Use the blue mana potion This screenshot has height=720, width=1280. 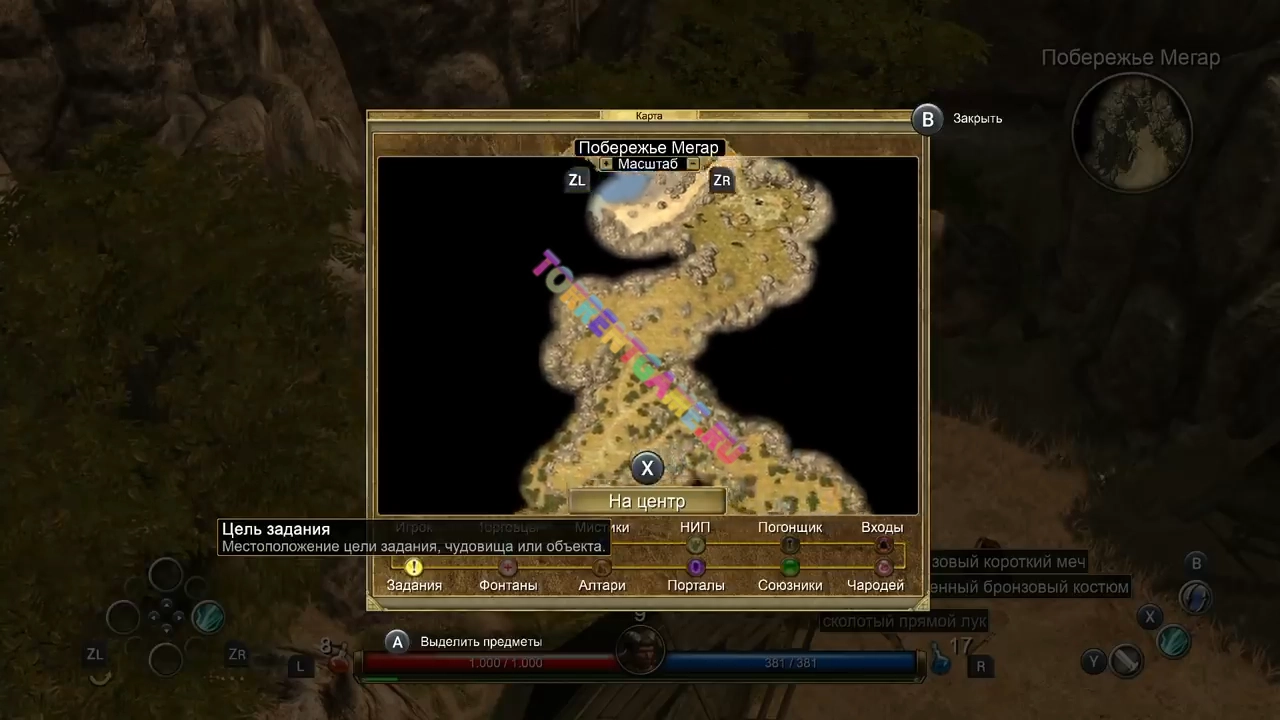click(940, 659)
